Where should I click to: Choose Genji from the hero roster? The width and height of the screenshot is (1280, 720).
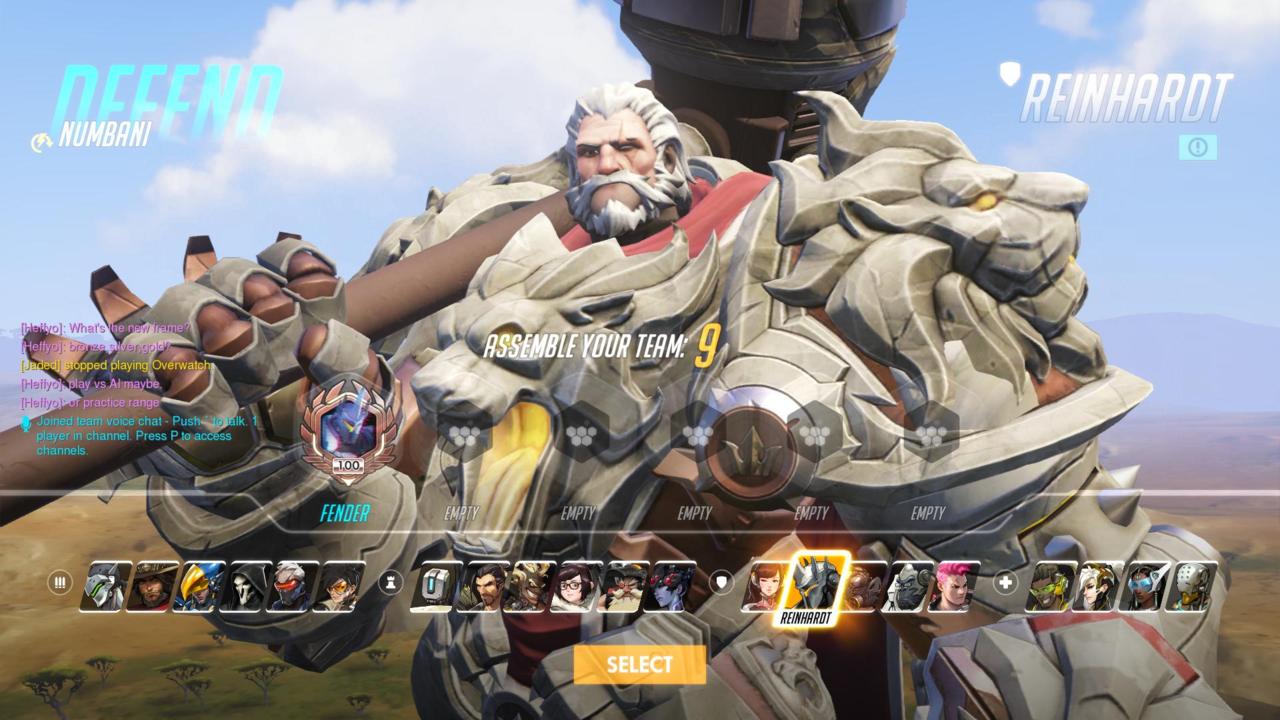(x=104, y=587)
